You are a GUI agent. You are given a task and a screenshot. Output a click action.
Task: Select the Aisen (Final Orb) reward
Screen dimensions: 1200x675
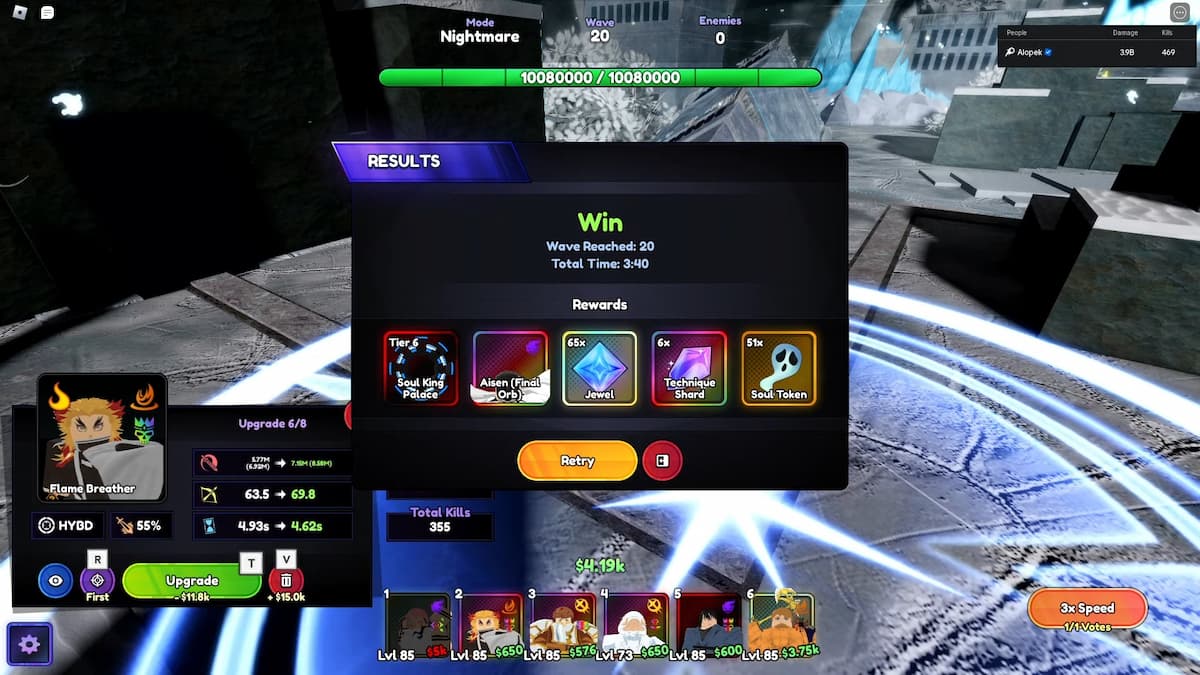point(510,368)
